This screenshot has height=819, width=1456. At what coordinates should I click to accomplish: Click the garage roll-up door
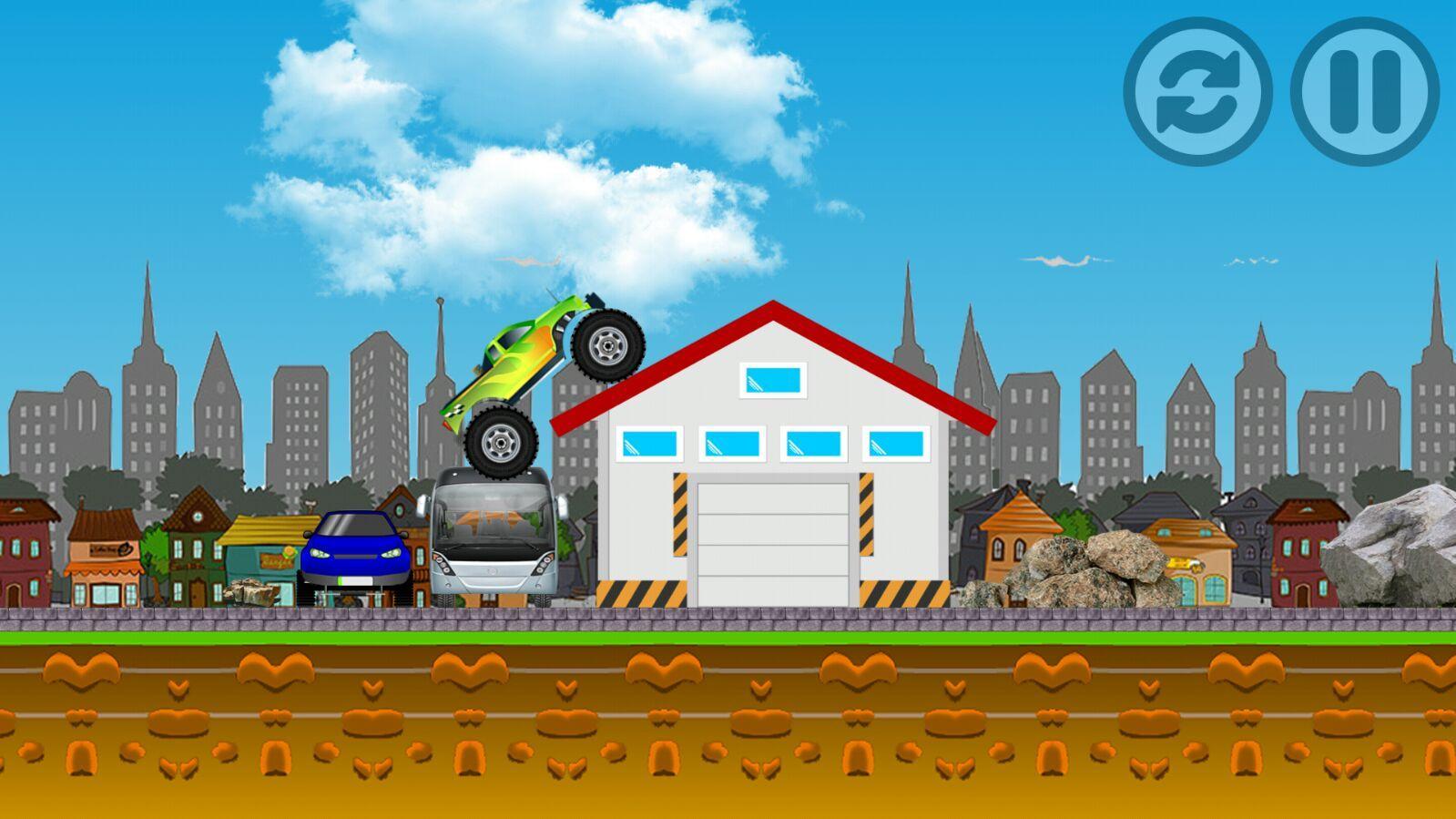point(774,537)
